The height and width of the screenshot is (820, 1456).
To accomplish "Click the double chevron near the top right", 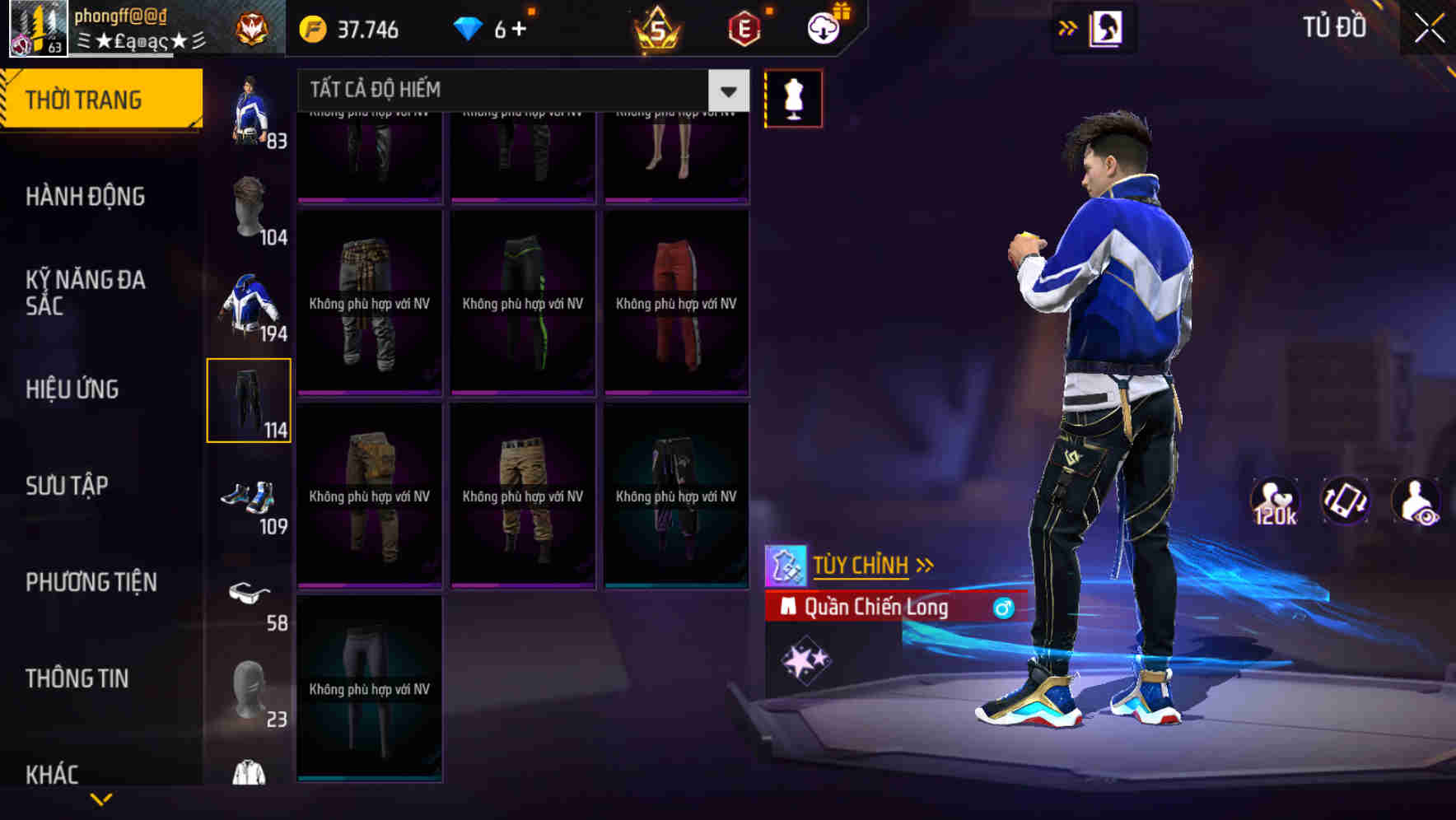I will [1068, 27].
